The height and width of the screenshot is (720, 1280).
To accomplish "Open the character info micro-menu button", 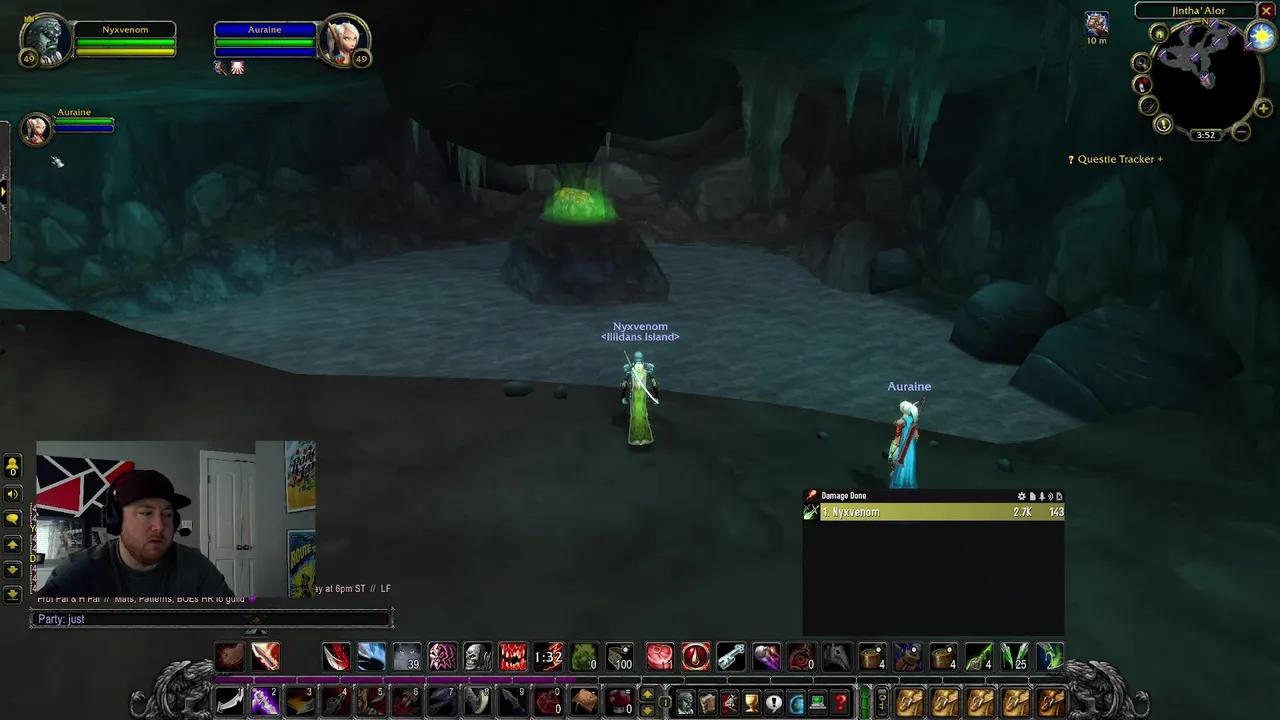I will coord(687,701).
